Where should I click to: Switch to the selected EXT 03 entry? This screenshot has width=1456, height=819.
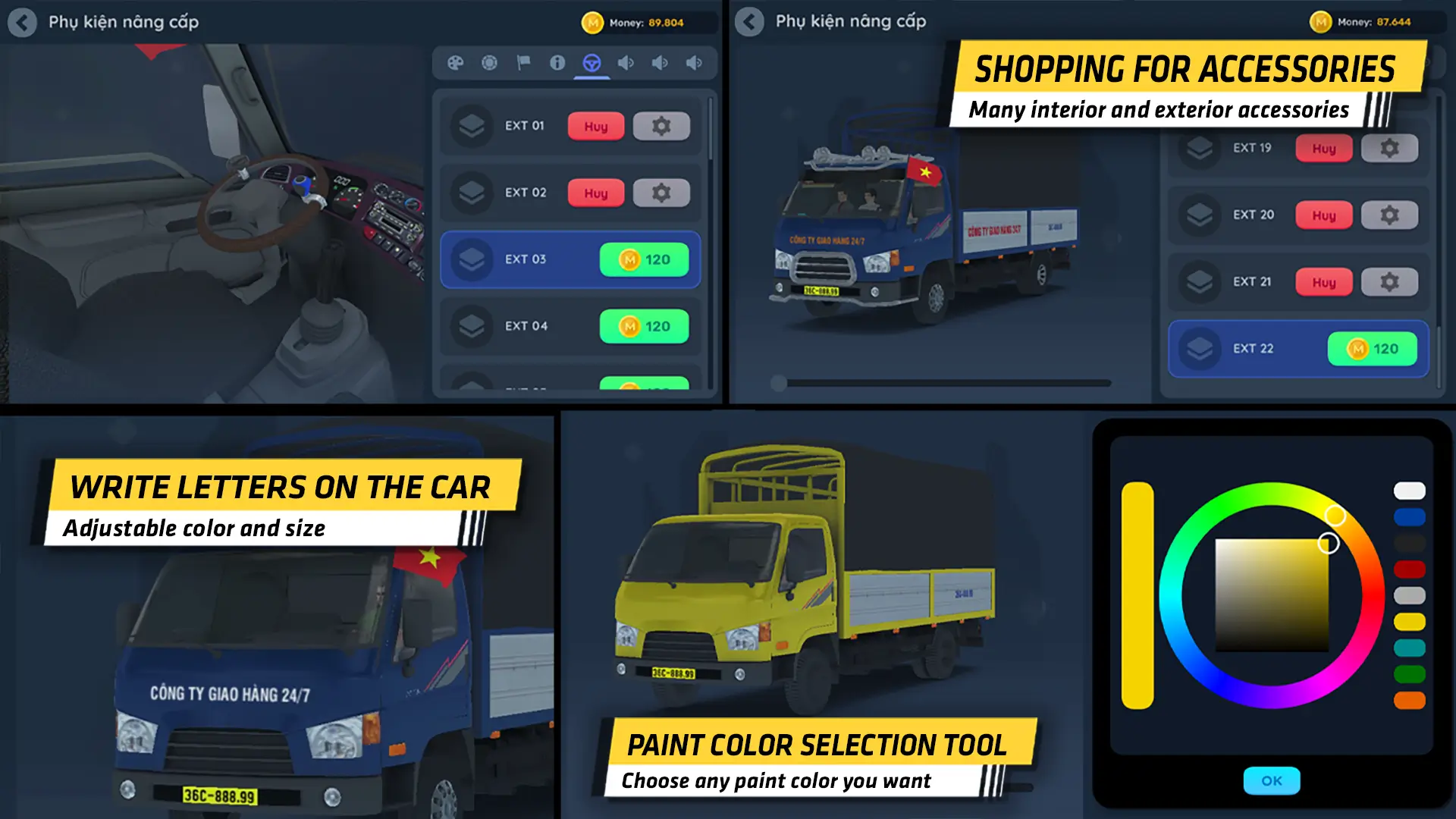tap(570, 259)
